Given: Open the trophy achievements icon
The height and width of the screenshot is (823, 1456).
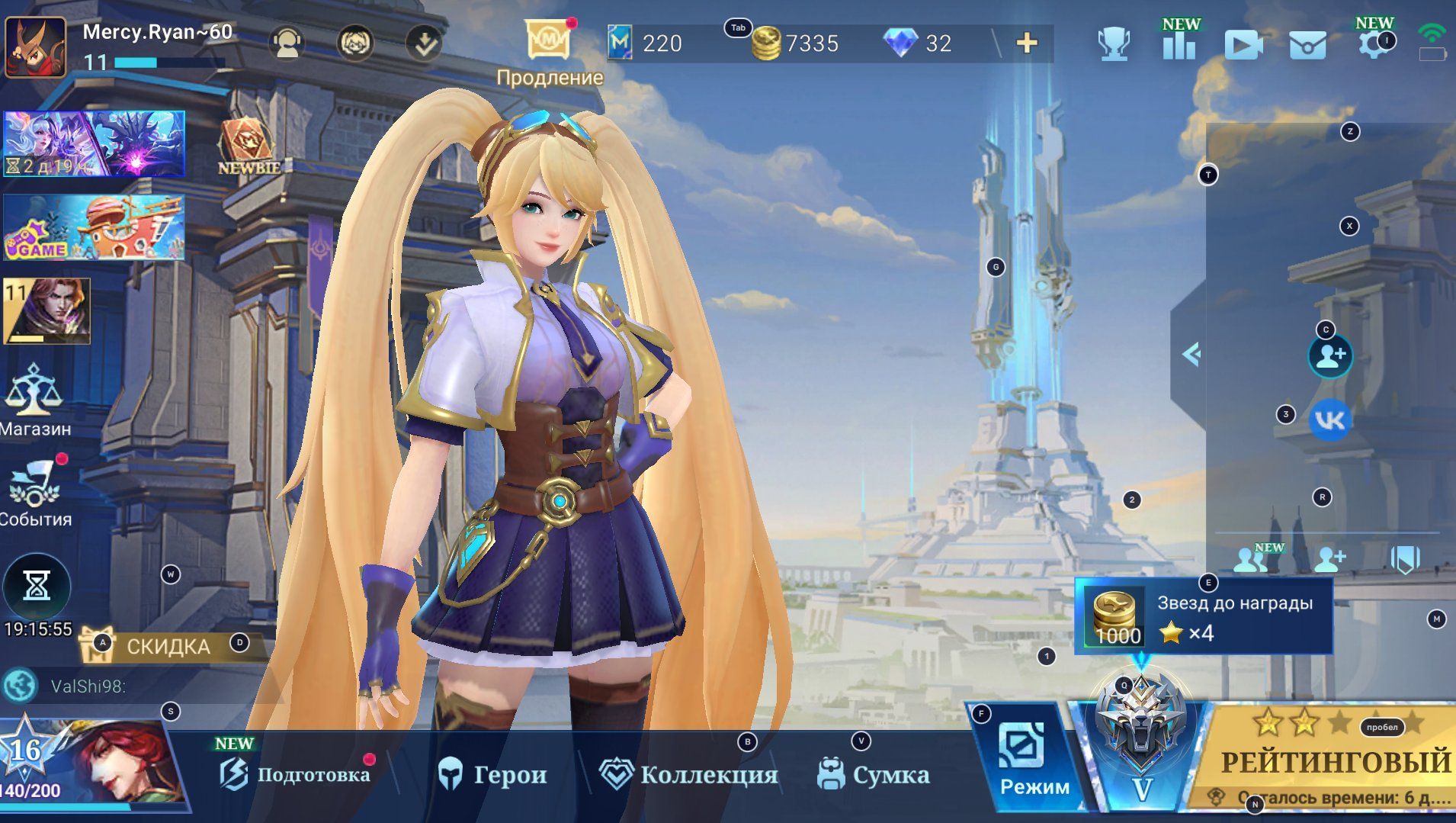Looking at the screenshot, I should [x=1113, y=44].
